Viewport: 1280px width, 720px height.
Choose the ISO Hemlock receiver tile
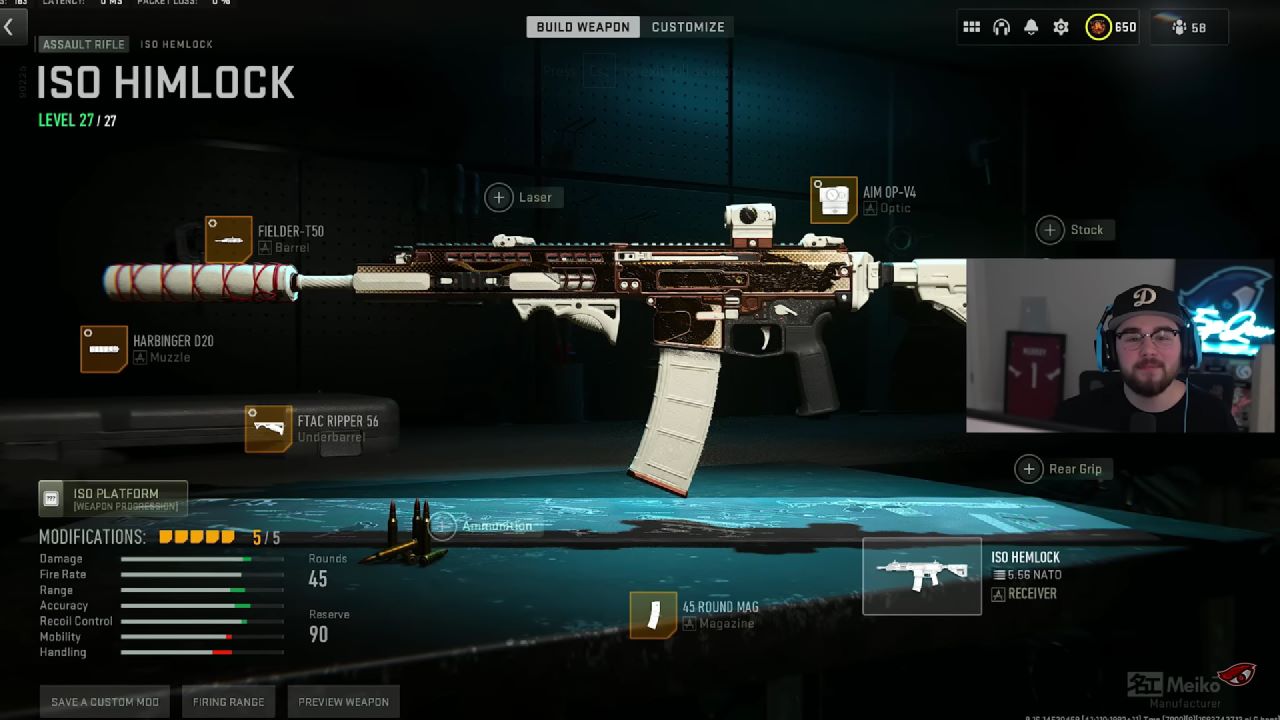pyautogui.click(x=922, y=576)
